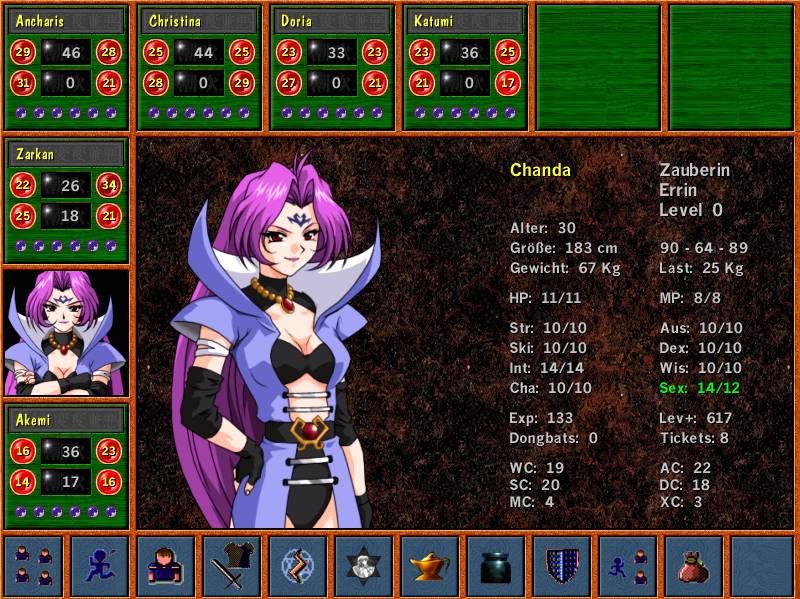Click the dark glass jar icon

click(496, 566)
